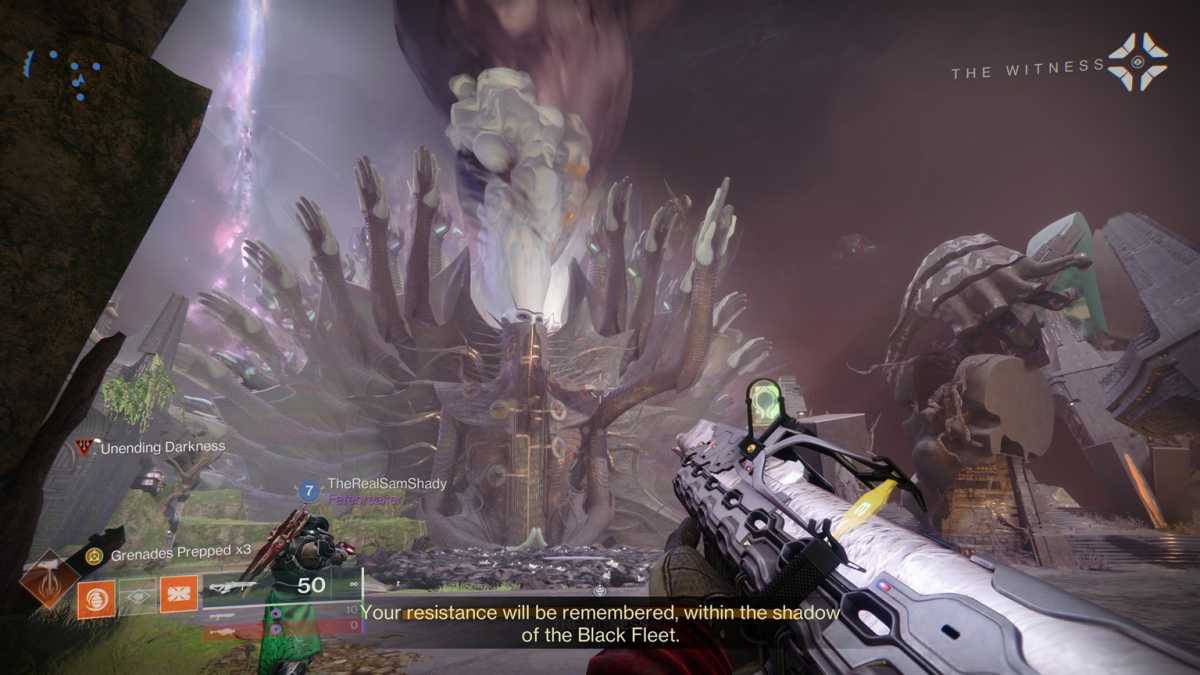The height and width of the screenshot is (675, 1200).
Task: Trigger the orange melee ability icon
Action: 178,597
